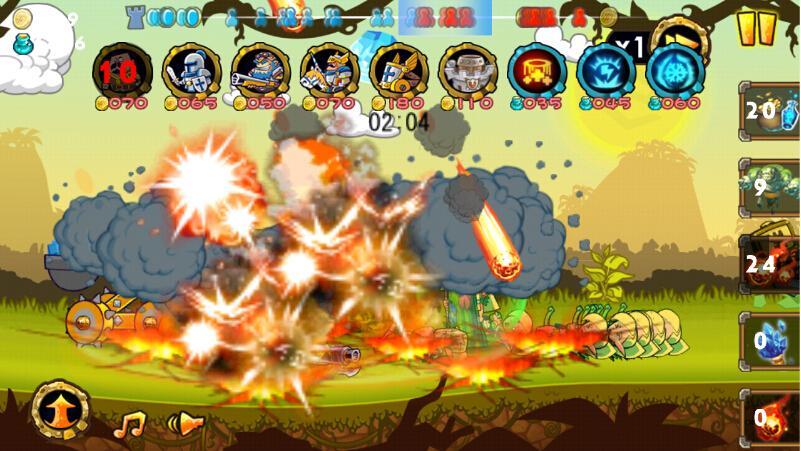Deploy the golden winged unit costing 180

[399, 70]
